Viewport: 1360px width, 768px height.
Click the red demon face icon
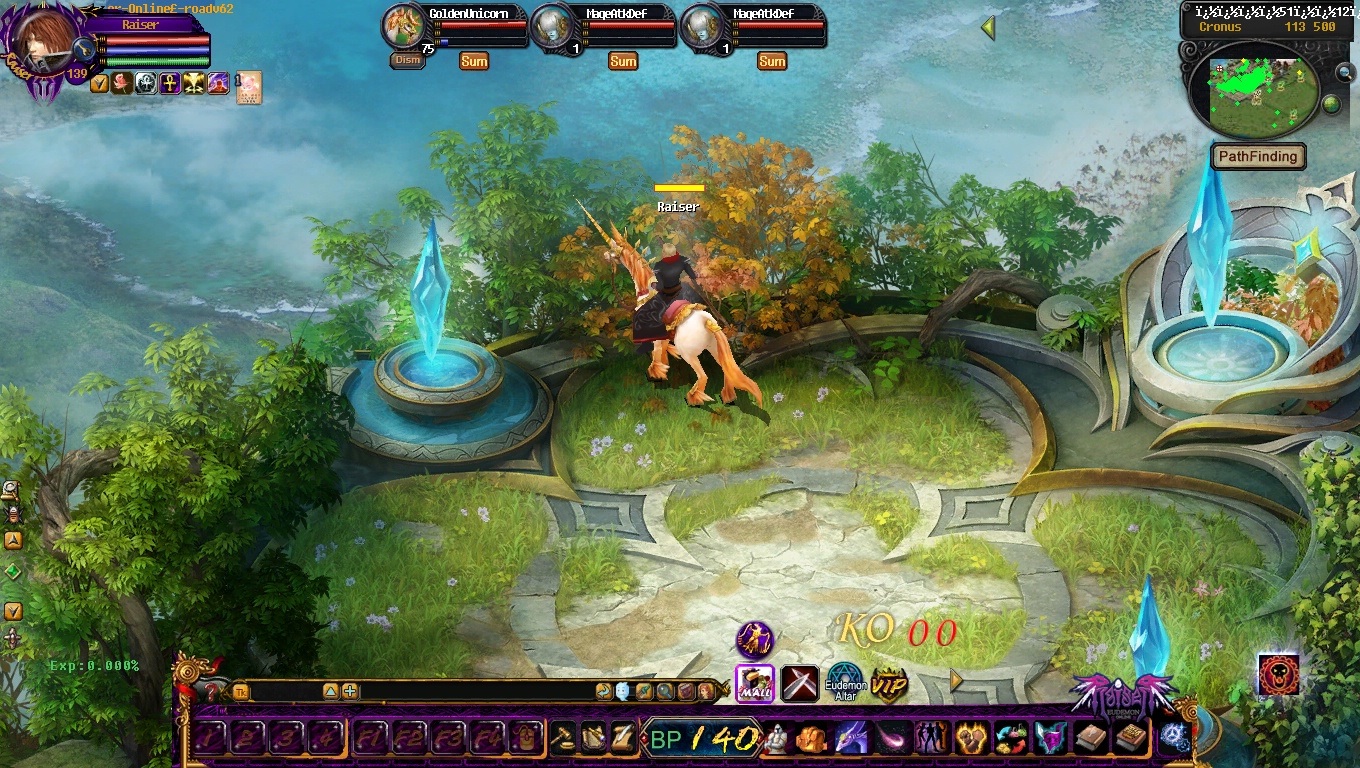tap(1279, 674)
